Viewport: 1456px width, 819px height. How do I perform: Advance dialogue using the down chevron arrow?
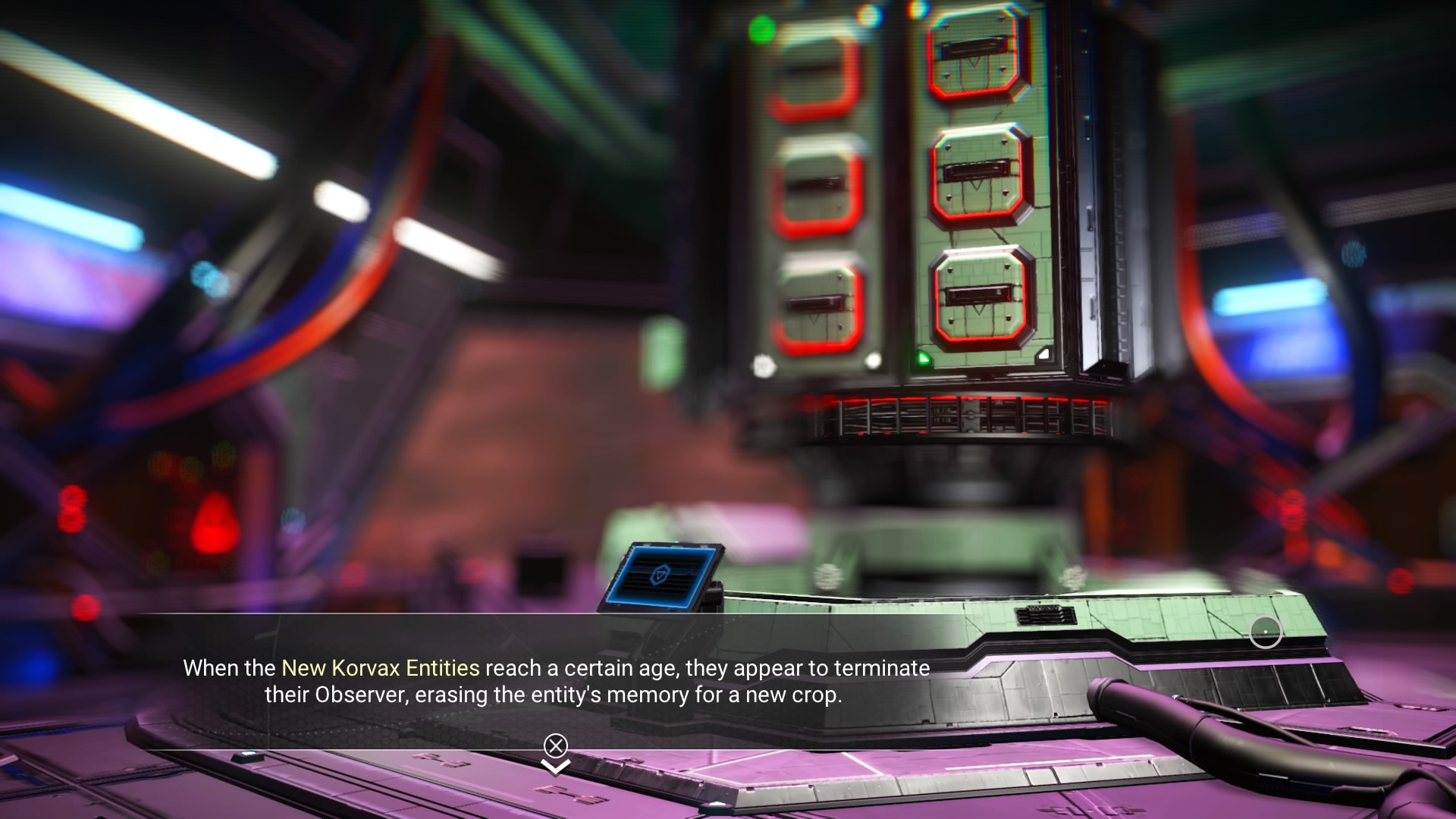tap(556, 767)
